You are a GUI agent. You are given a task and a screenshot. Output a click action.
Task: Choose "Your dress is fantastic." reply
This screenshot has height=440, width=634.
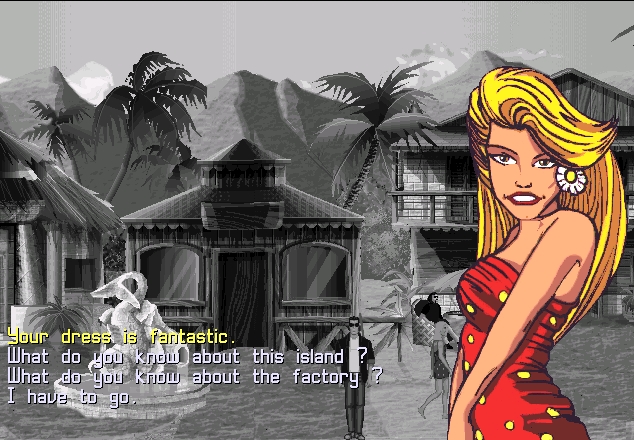[x=121, y=337]
